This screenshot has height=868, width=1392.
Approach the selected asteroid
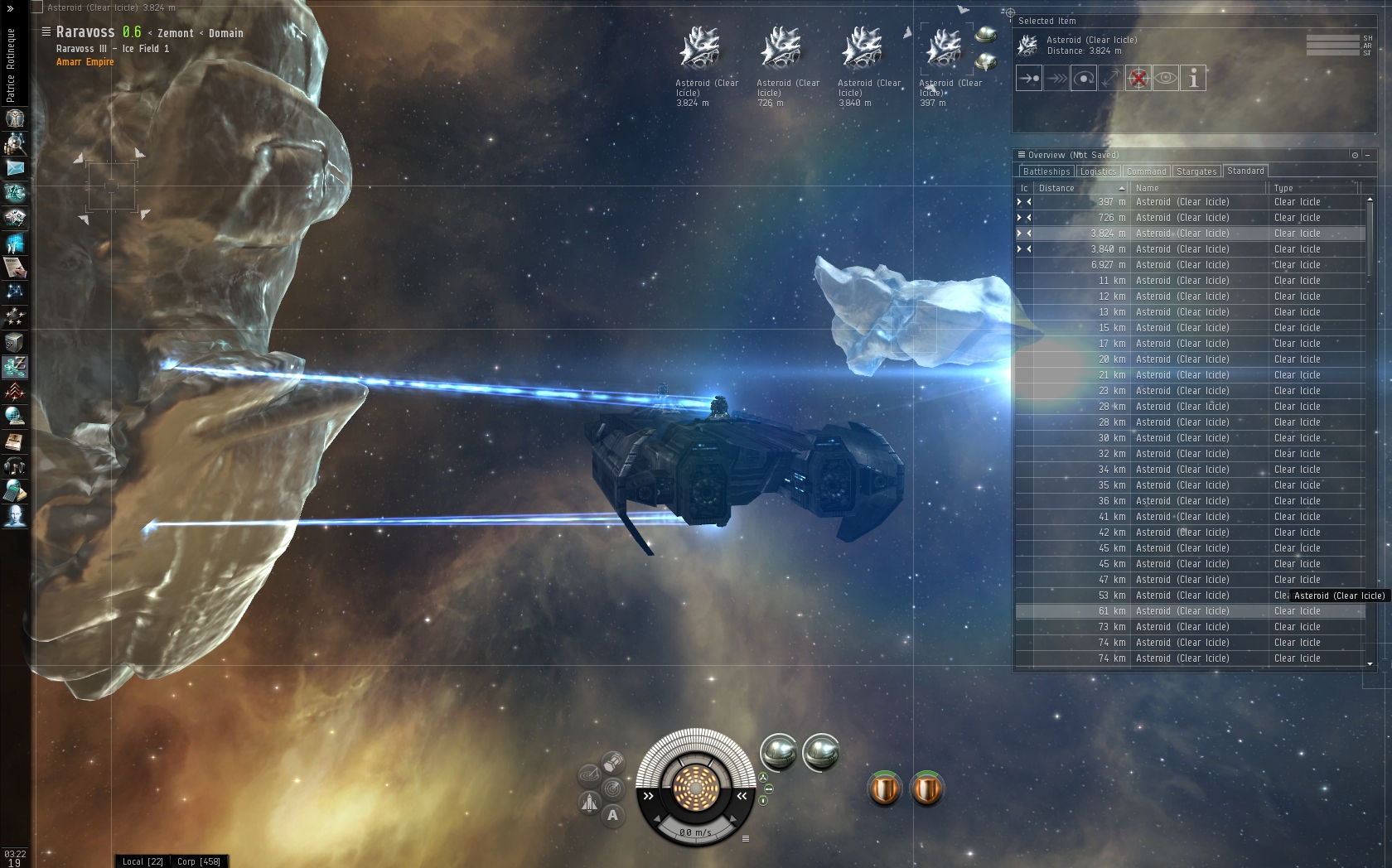point(1029,79)
